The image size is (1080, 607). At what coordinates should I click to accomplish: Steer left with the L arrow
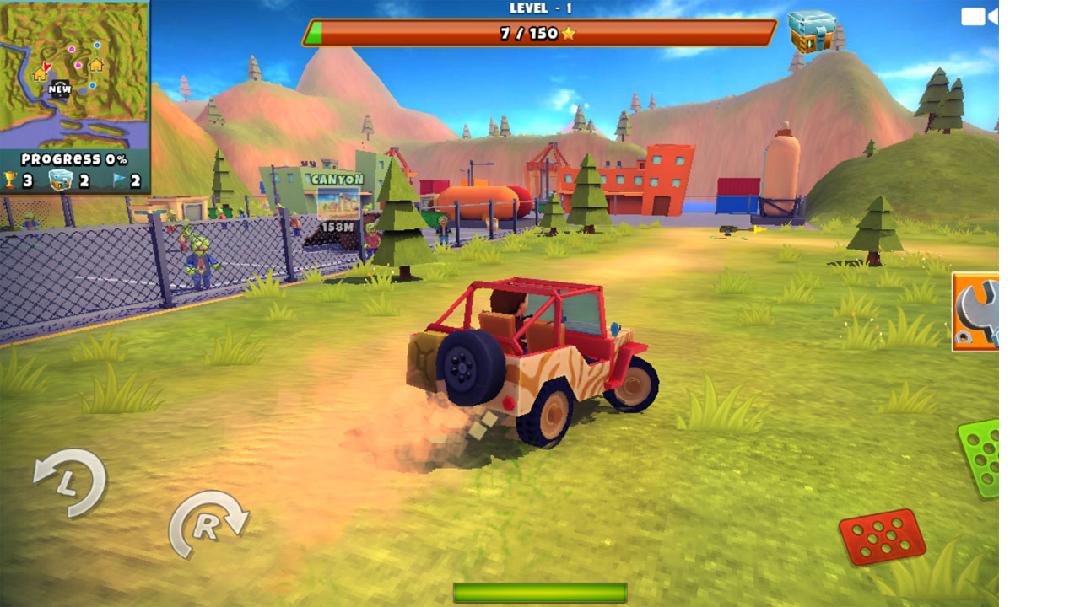(x=70, y=483)
